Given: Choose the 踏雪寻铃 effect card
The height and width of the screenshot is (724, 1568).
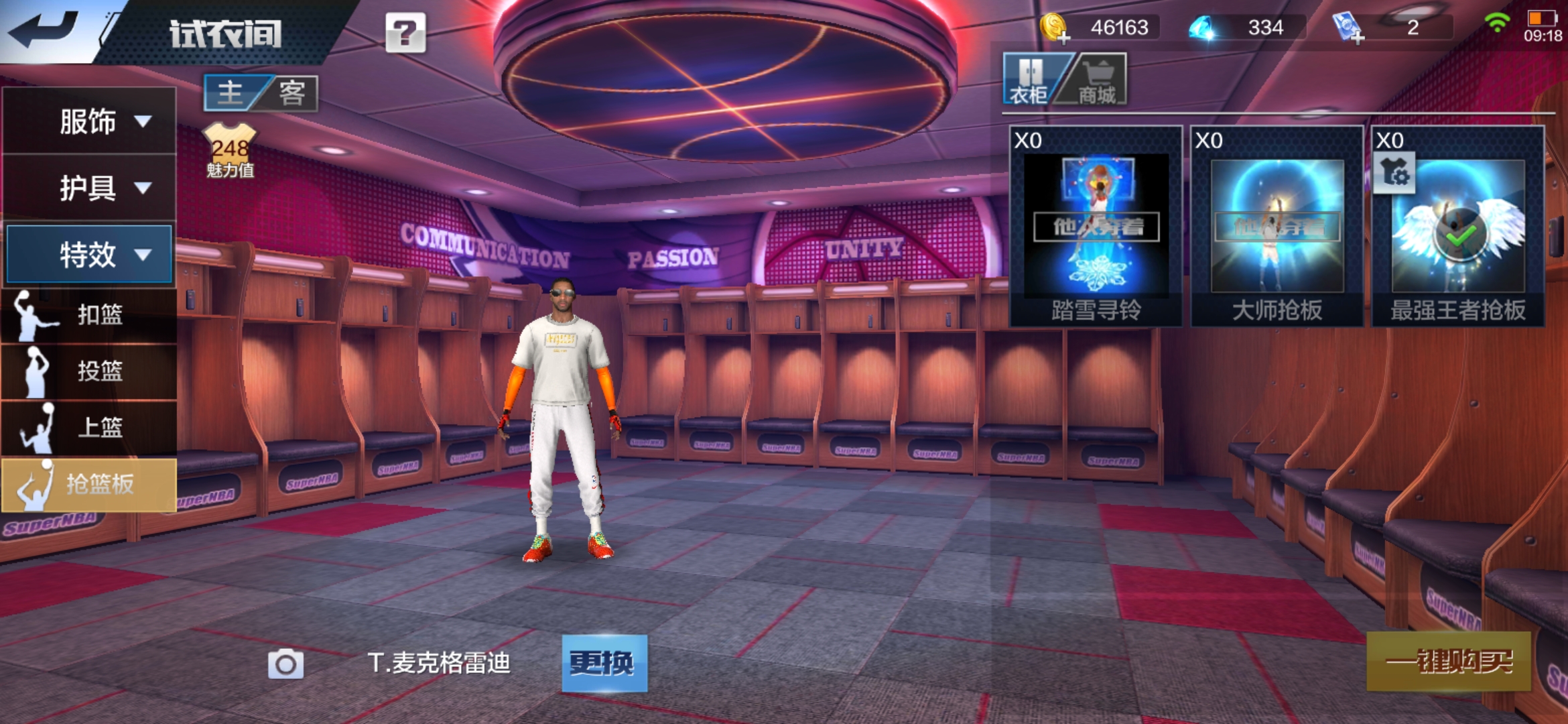Looking at the screenshot, I should [x=1096, y=226].
